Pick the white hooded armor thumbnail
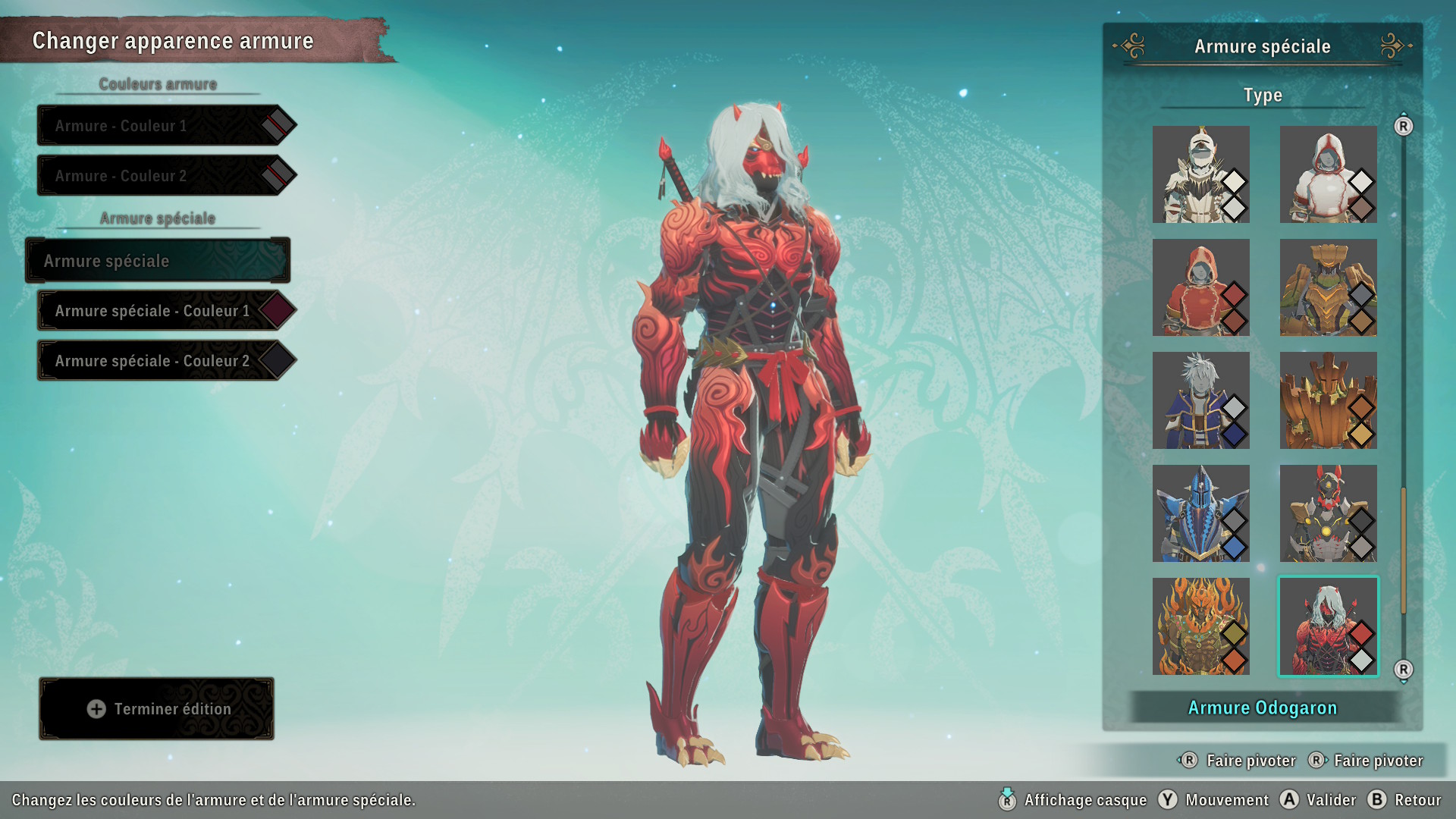 (x=1328, y=174)
